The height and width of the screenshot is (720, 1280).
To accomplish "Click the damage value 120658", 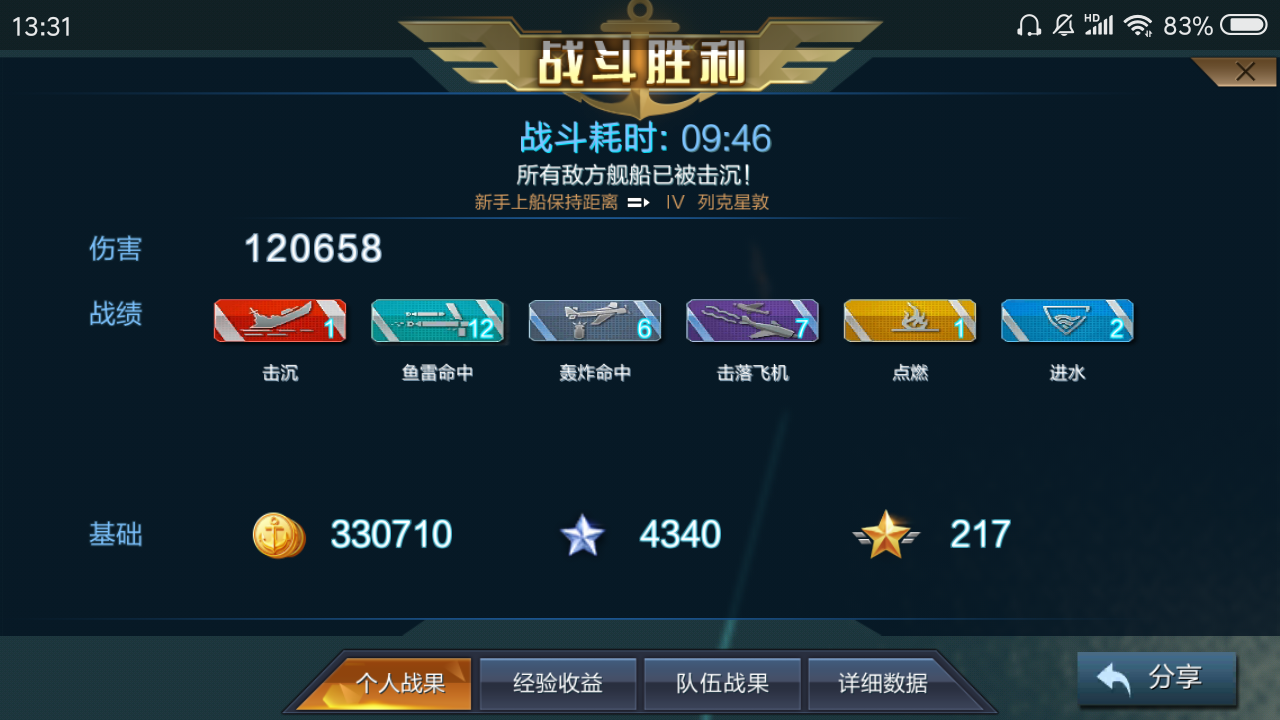I will pos(313,249).
